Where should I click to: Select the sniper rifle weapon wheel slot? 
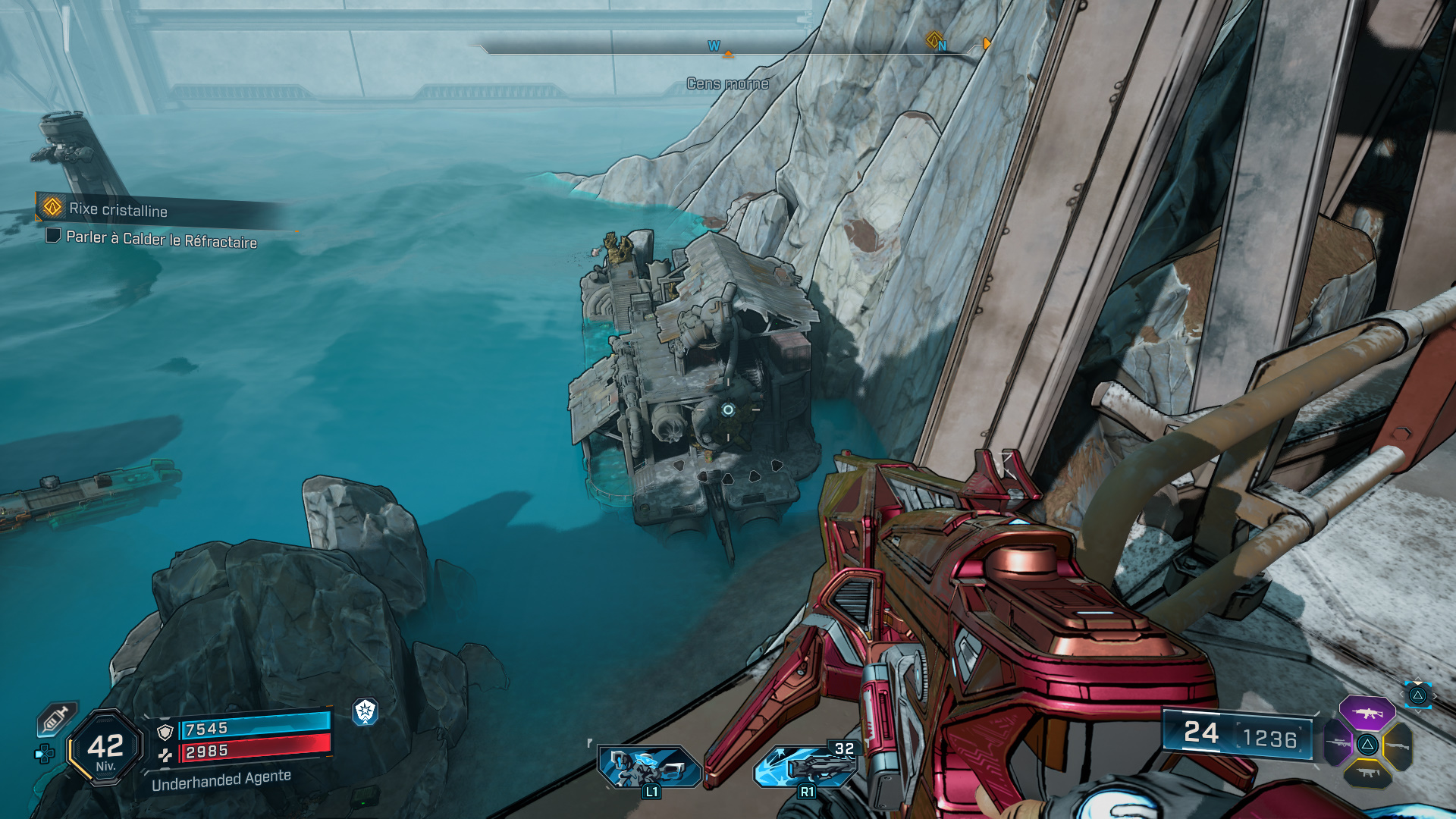click(x=1338, y=744)
